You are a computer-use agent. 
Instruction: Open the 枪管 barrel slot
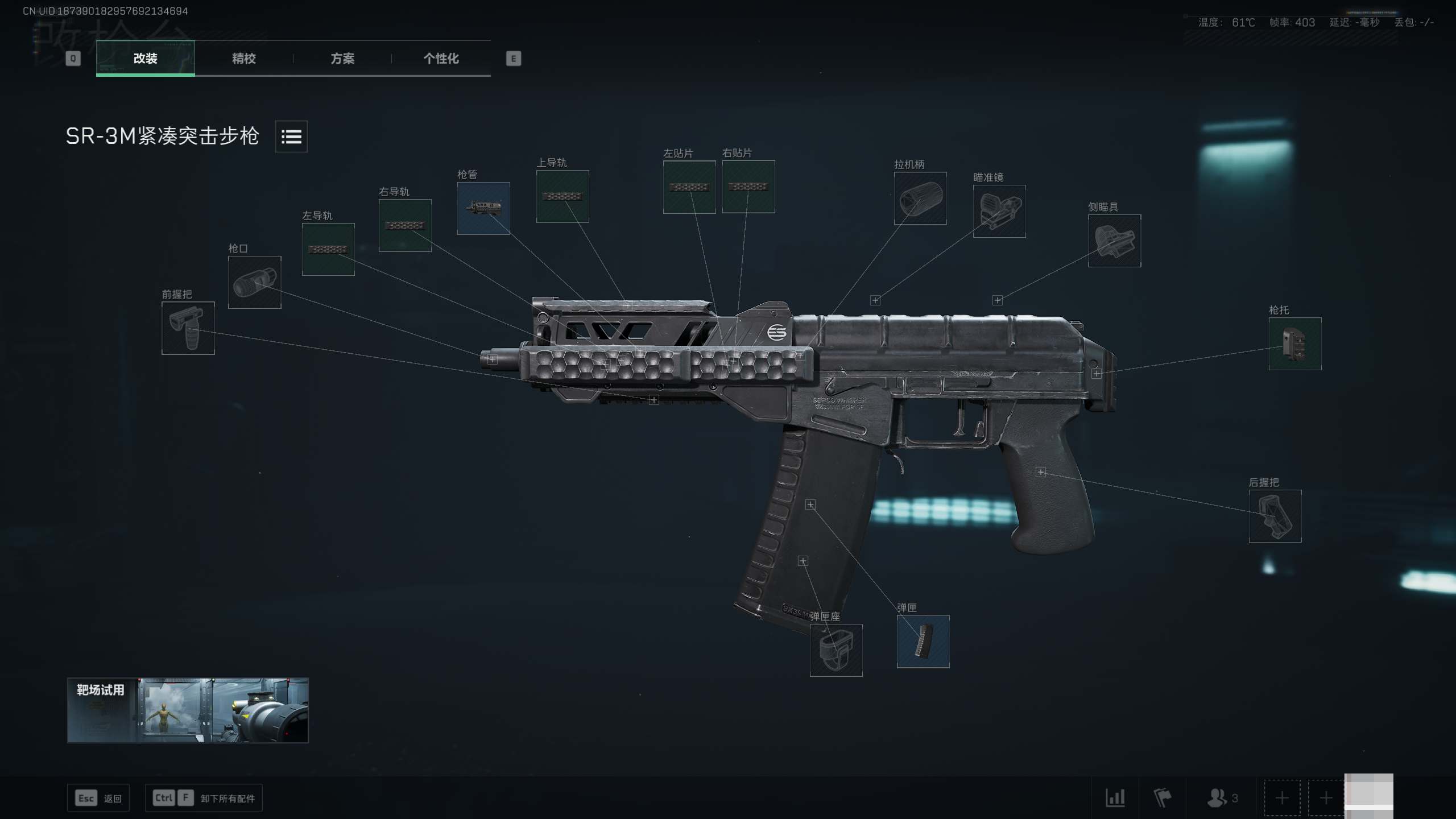[x=483, y=208]
